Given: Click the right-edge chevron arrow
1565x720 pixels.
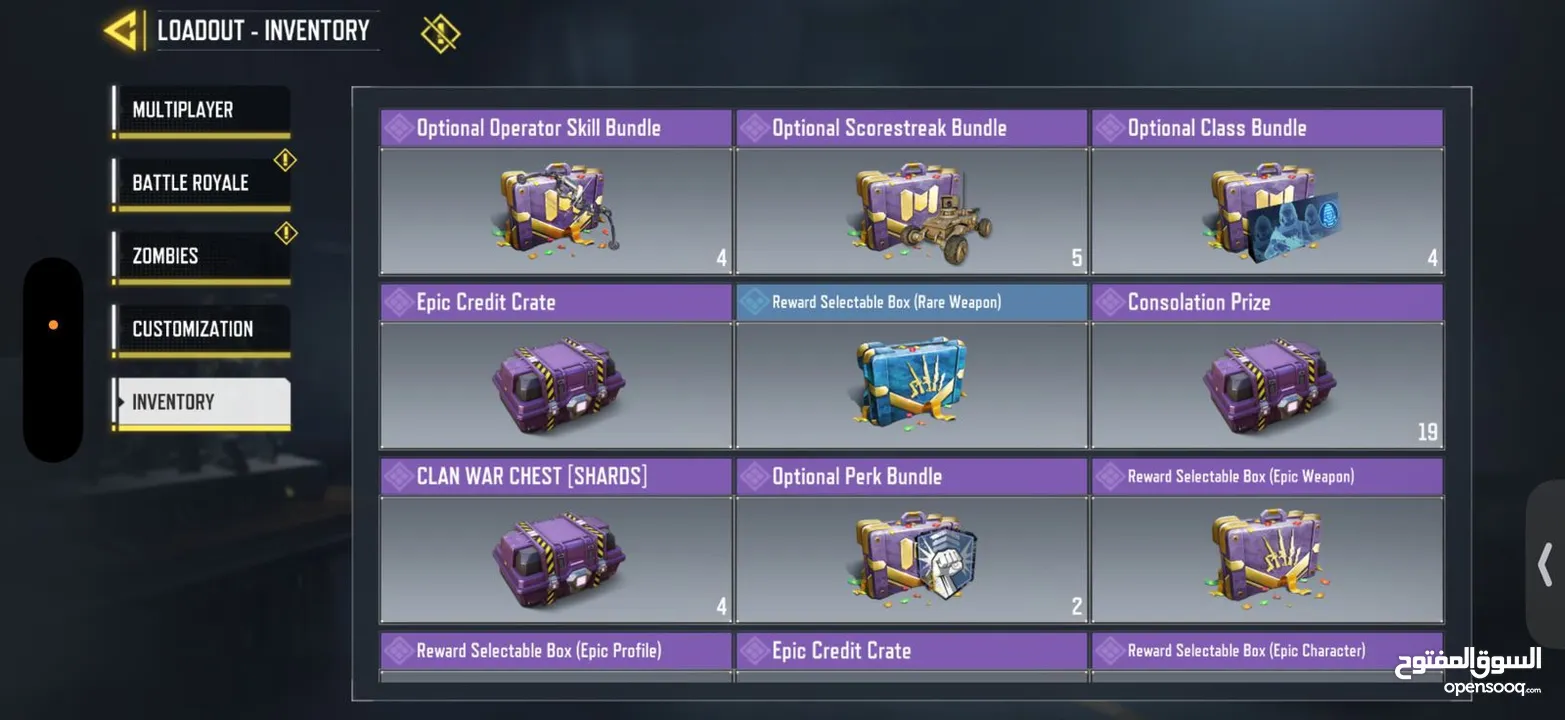Looking at the screenshot, I should point(1546,565).
